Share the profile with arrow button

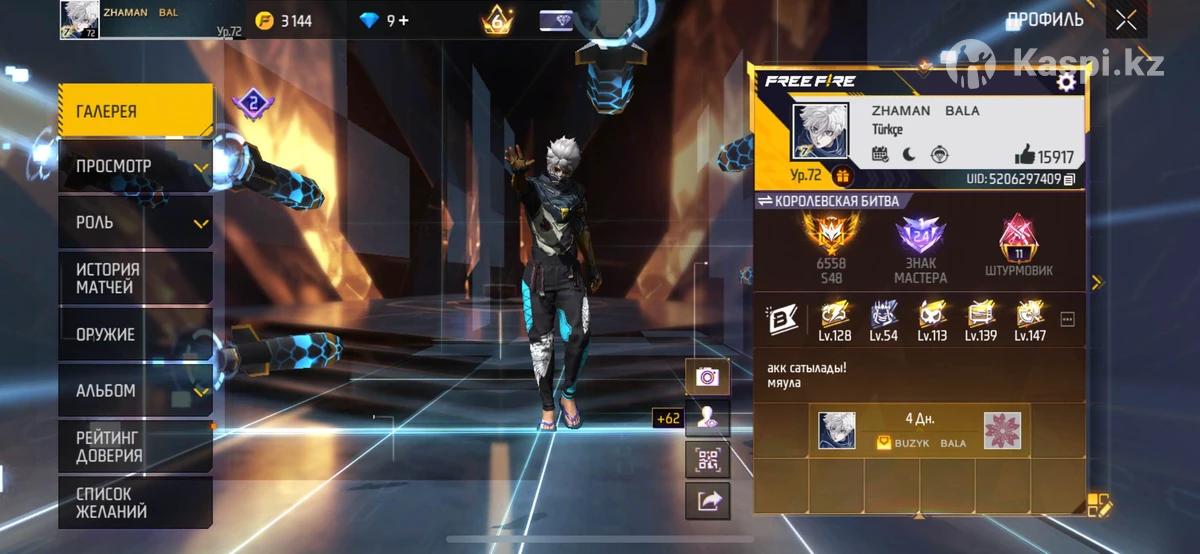(x=708, y=501)
